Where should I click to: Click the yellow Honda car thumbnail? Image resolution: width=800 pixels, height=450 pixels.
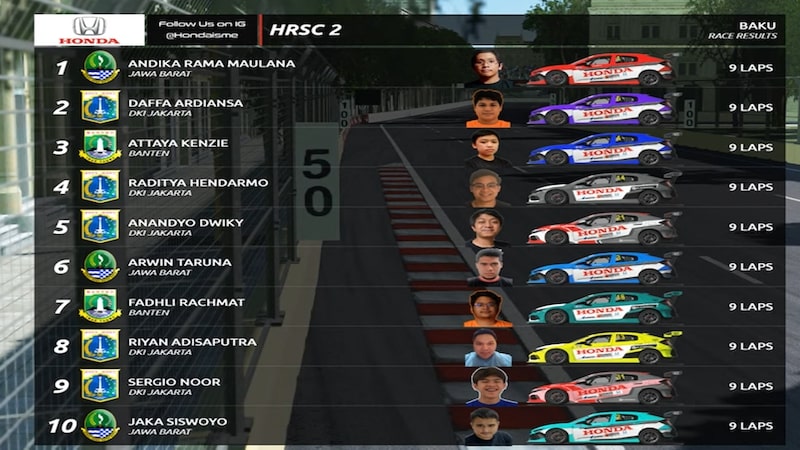point(604,347)
